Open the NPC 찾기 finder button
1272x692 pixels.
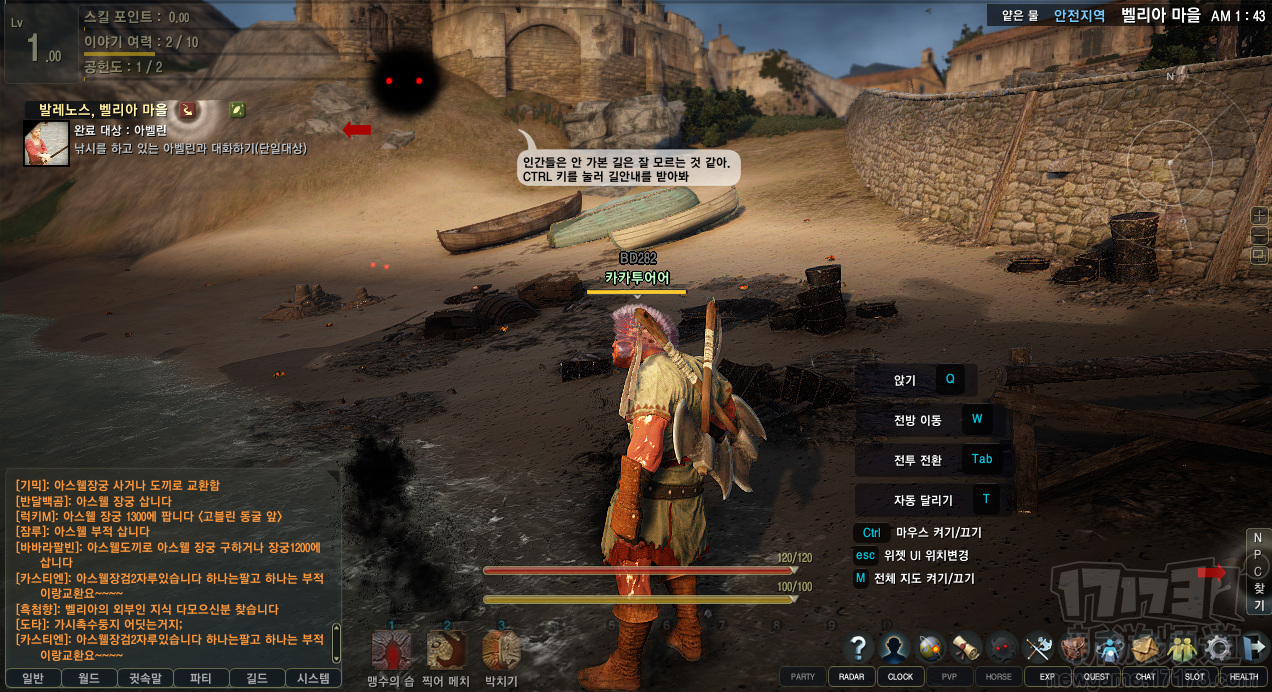click(1258, 572)
